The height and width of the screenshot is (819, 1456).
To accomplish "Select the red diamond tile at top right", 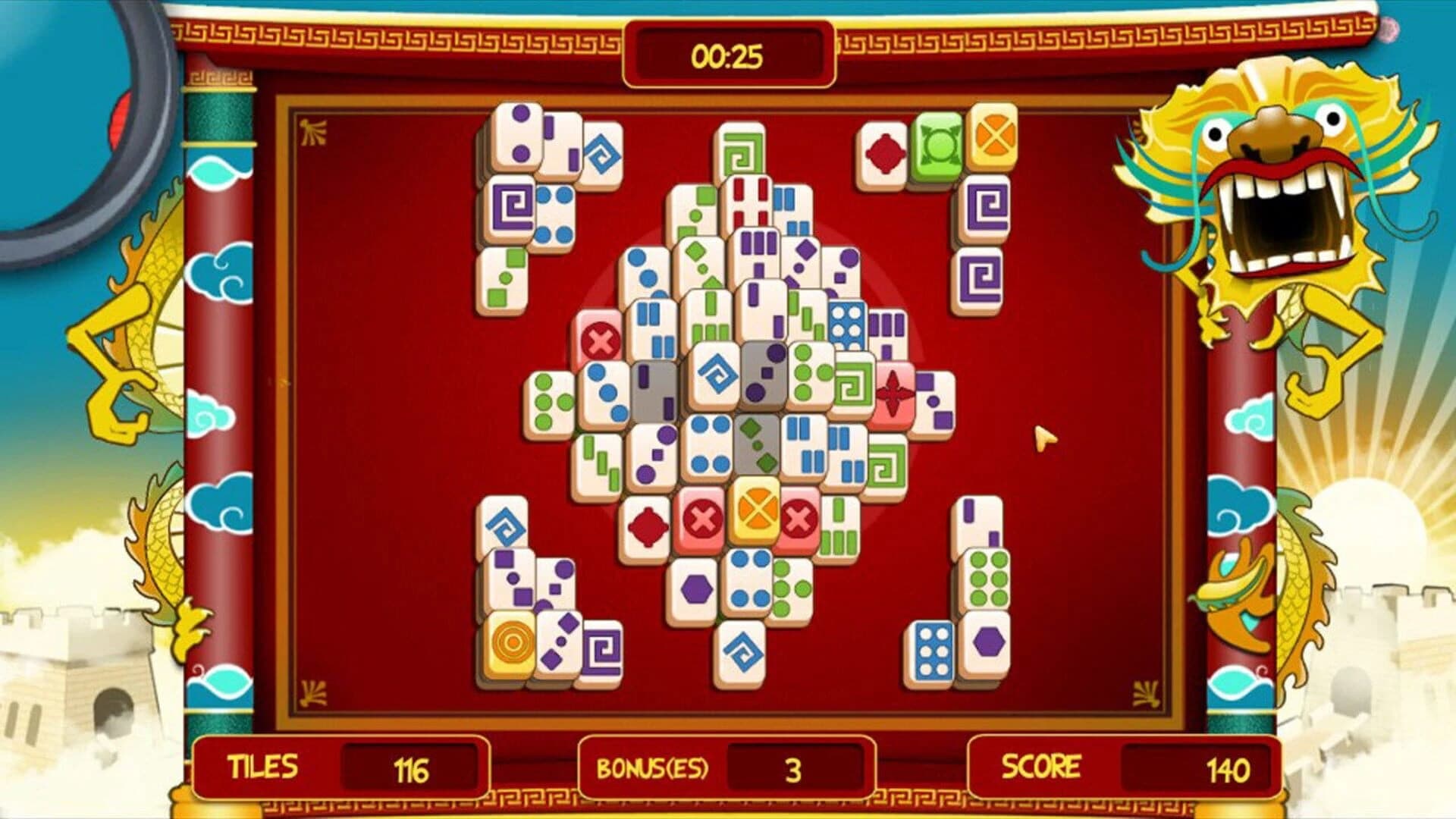I will 885,152.
